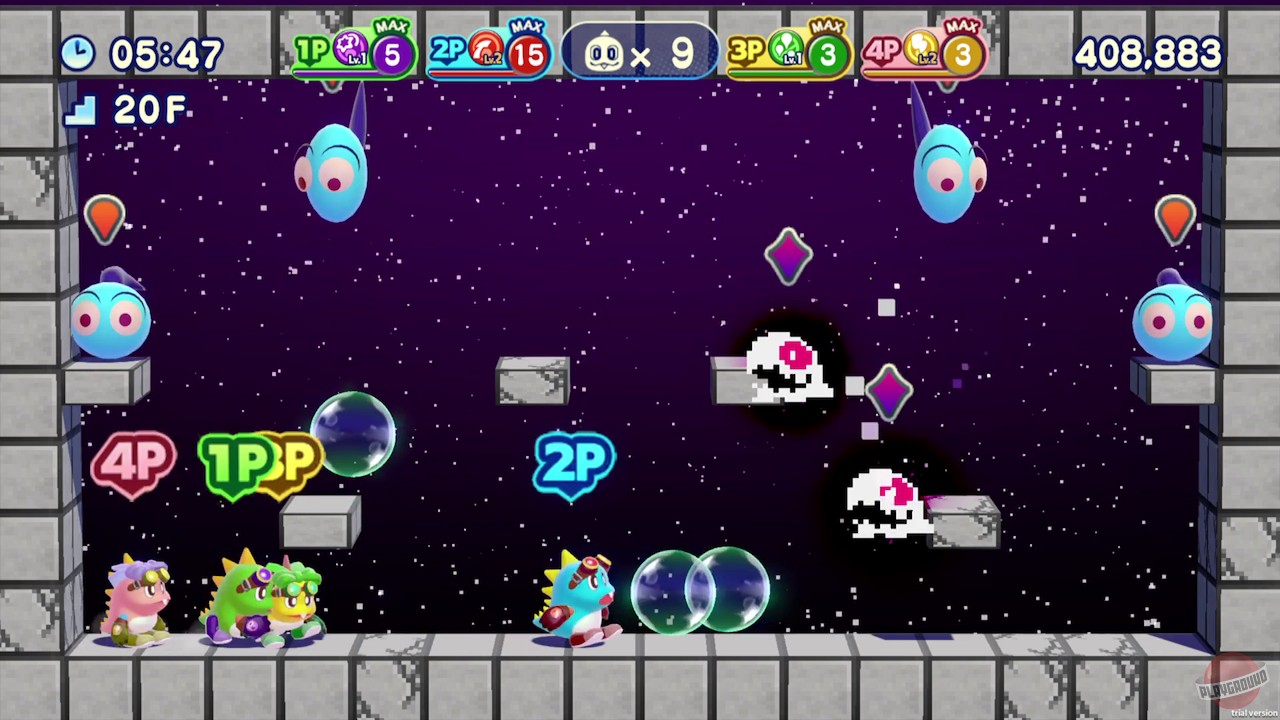Click the orange teardrop item on the left ledge
Viewport: 1280px width, 720px height.
[105, 218]
